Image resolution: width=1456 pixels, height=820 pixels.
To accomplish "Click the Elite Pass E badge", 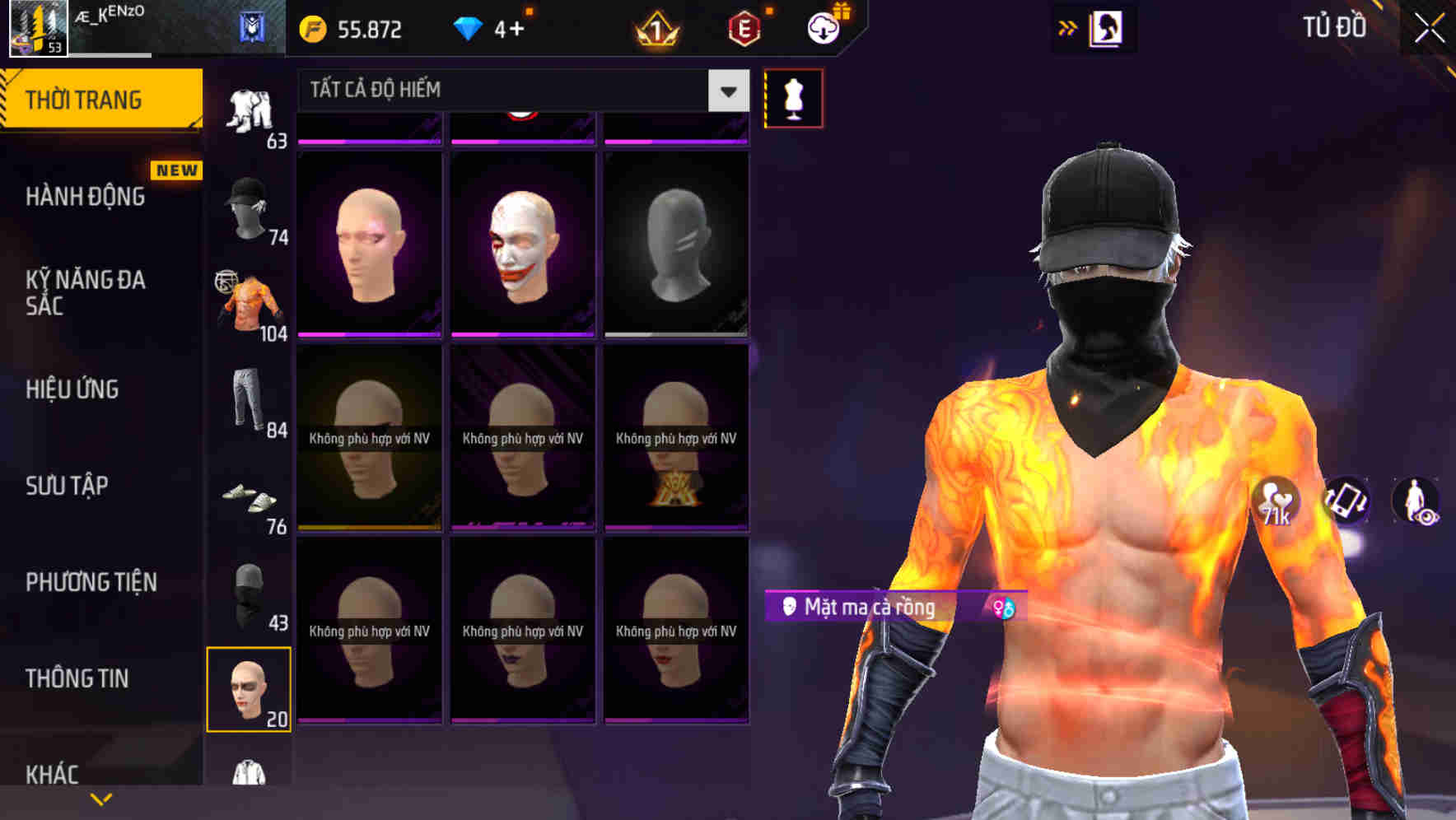I will (x=744, y=30).
